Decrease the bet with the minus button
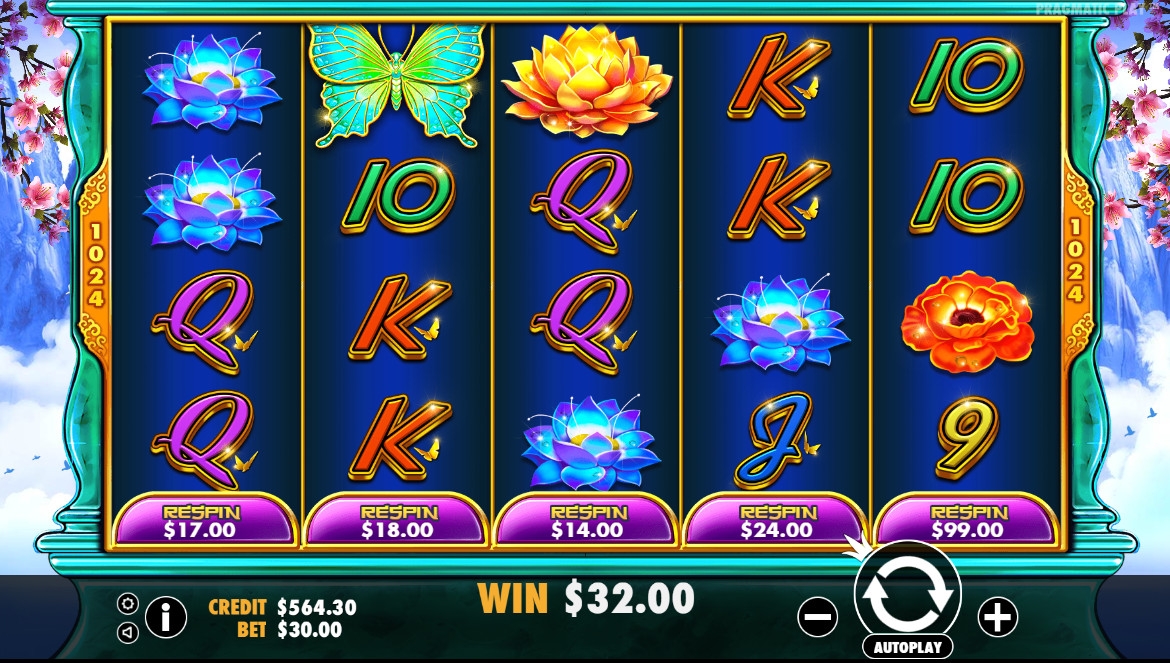Screen dimensions: 1170x663 click(817, 617)
